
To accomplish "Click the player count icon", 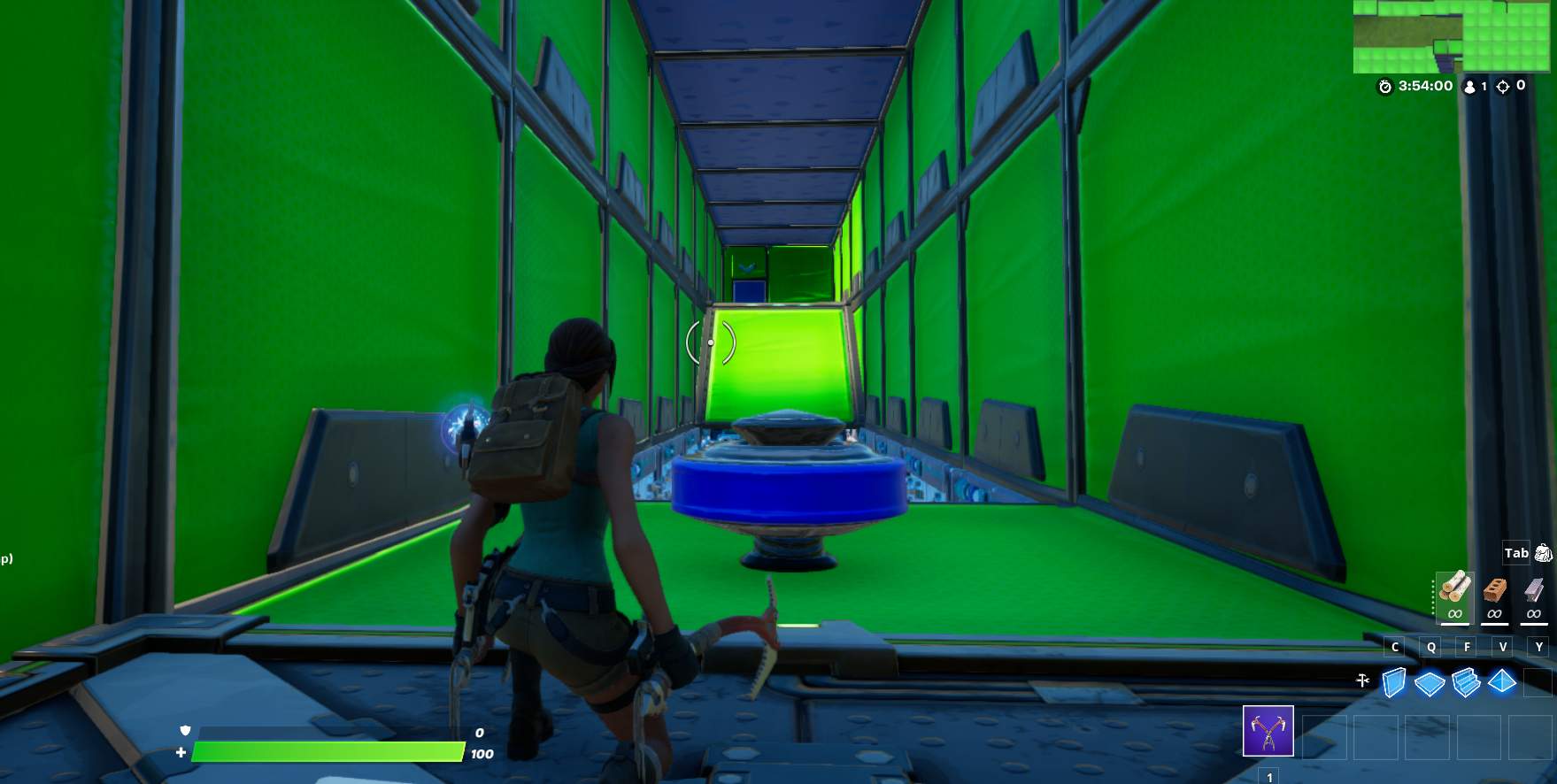I will point(1469,87).
